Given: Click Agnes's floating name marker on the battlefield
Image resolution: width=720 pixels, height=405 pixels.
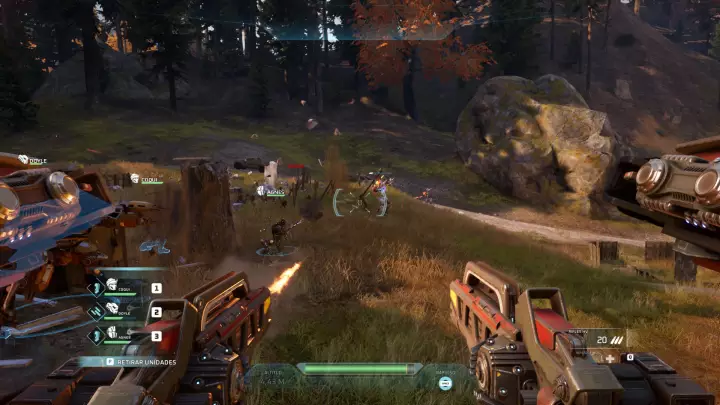Looking at the screenshot, I should pos(272,190).
